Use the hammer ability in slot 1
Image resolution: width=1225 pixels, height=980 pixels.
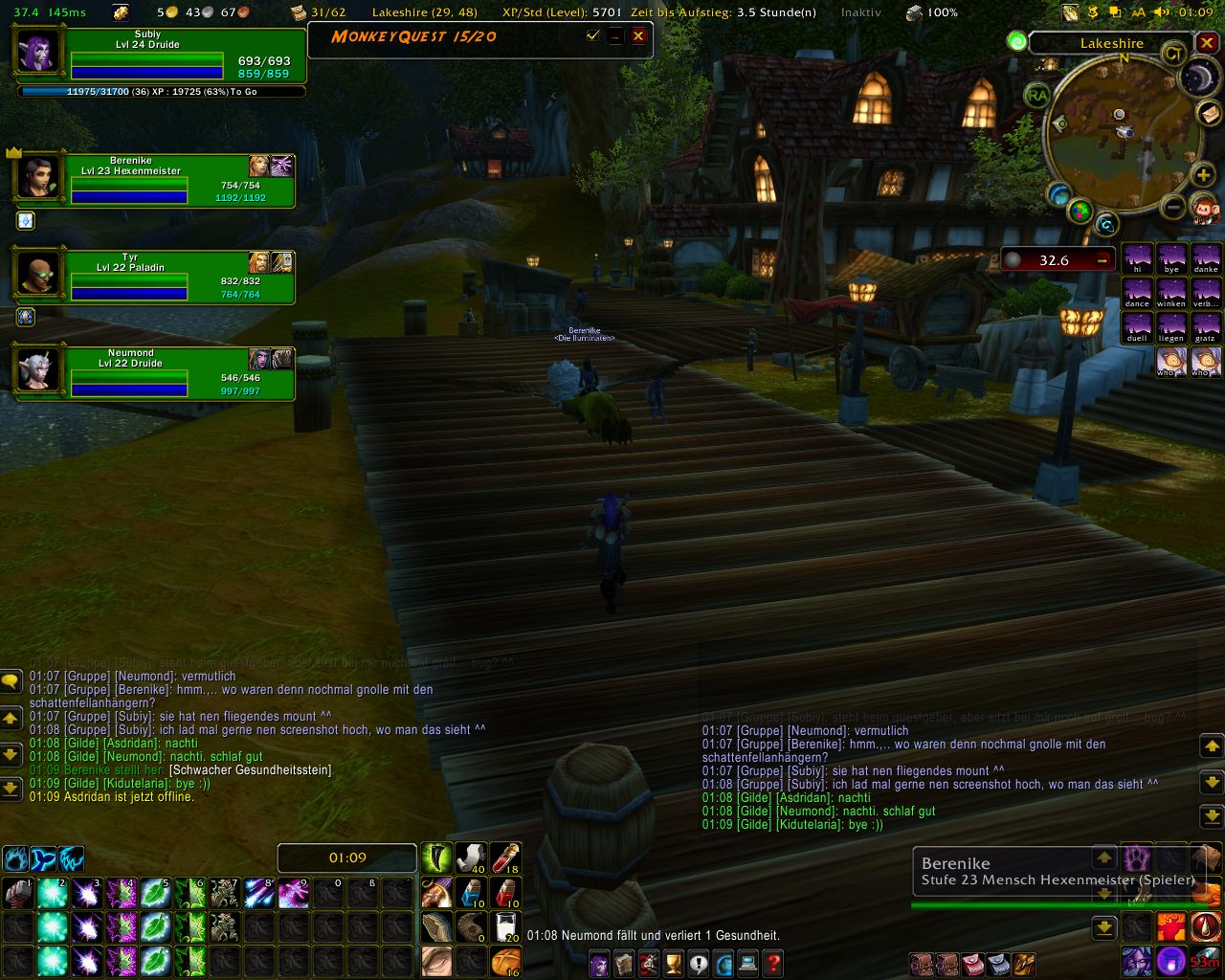coord(17,894)
